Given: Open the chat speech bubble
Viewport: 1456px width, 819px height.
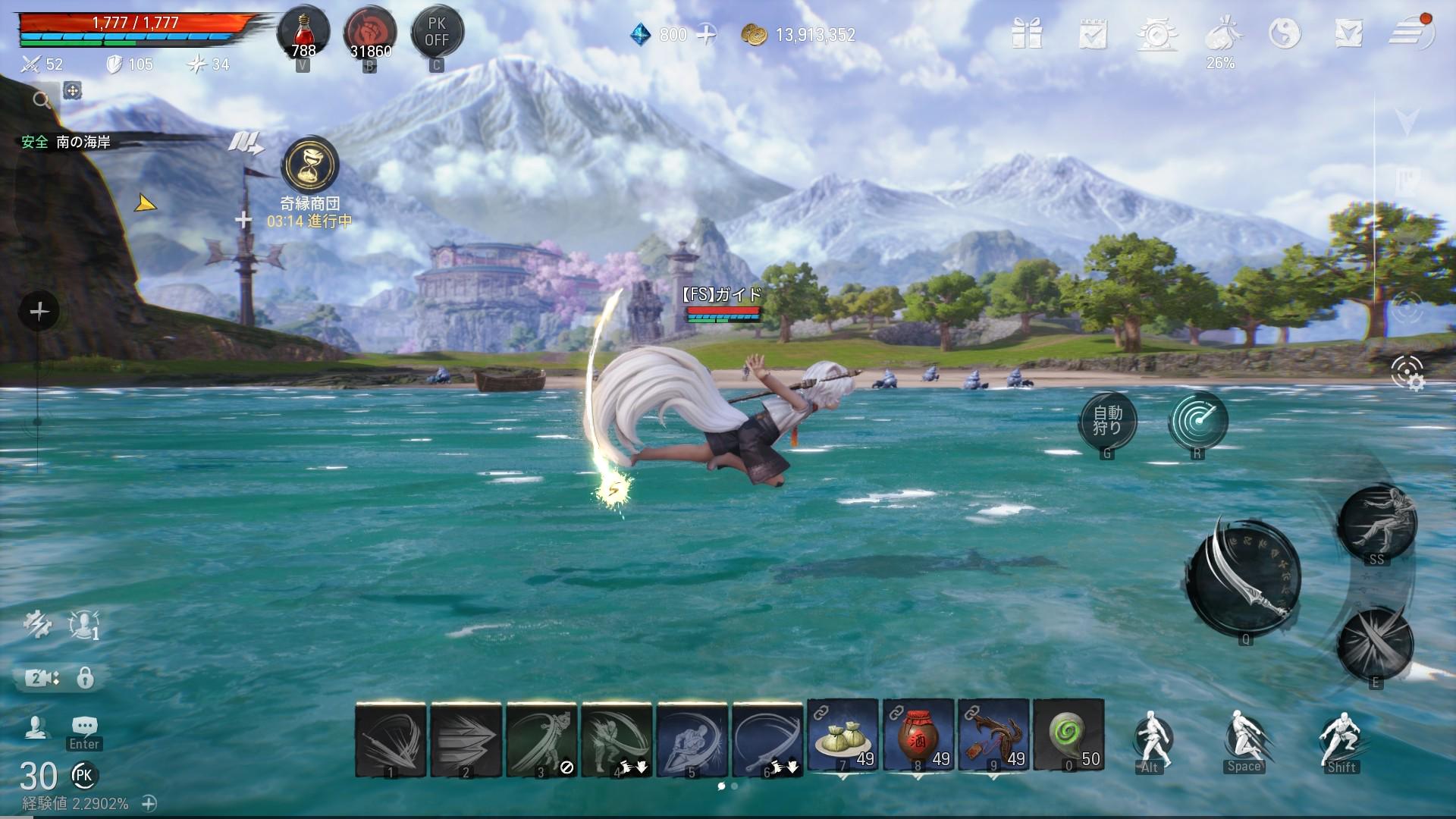Looking at the screenshot, I should [x=84, y=726].
